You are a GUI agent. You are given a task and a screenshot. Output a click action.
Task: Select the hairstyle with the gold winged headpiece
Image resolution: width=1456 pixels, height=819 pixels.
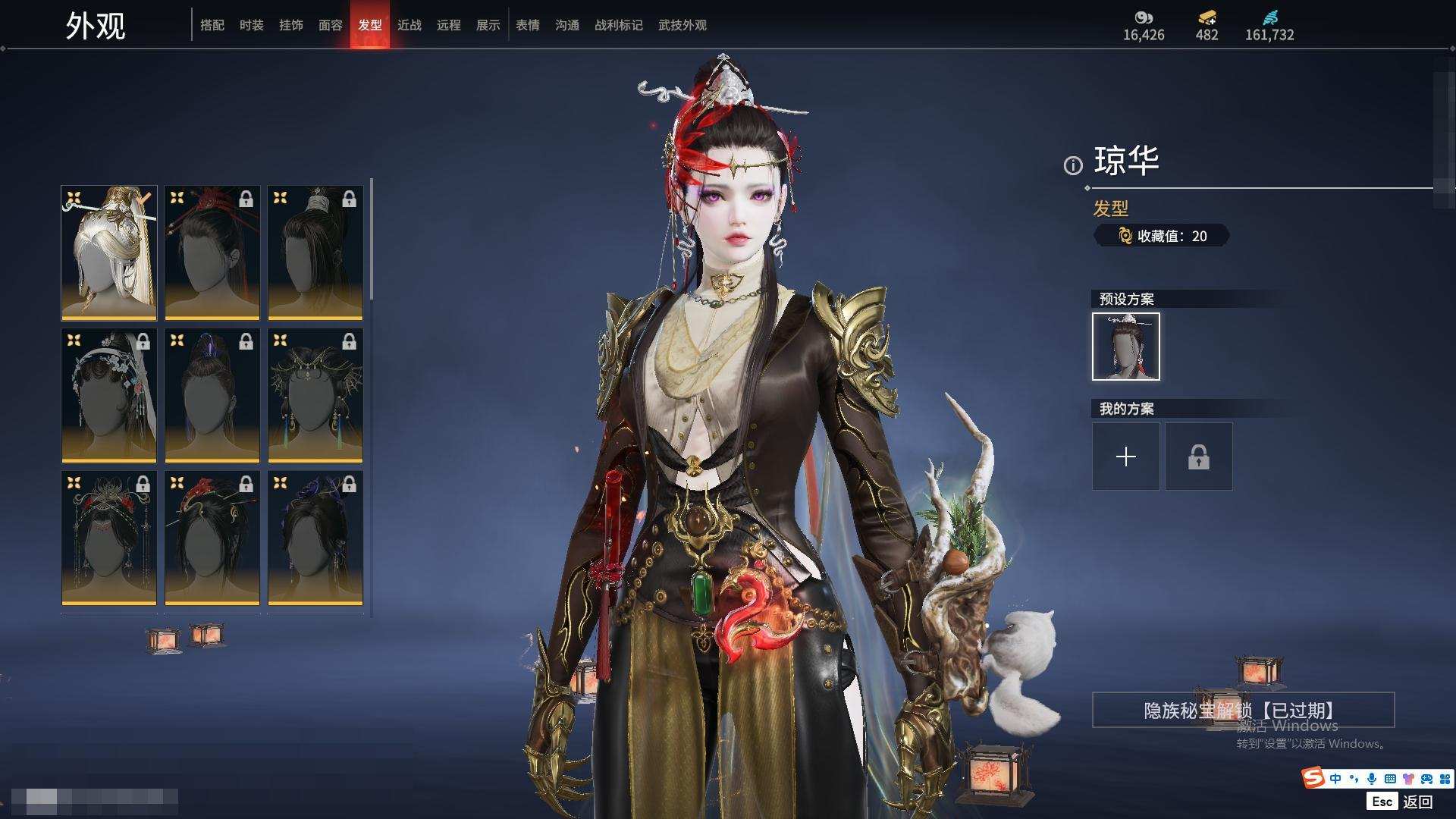[x=315, y=395]
